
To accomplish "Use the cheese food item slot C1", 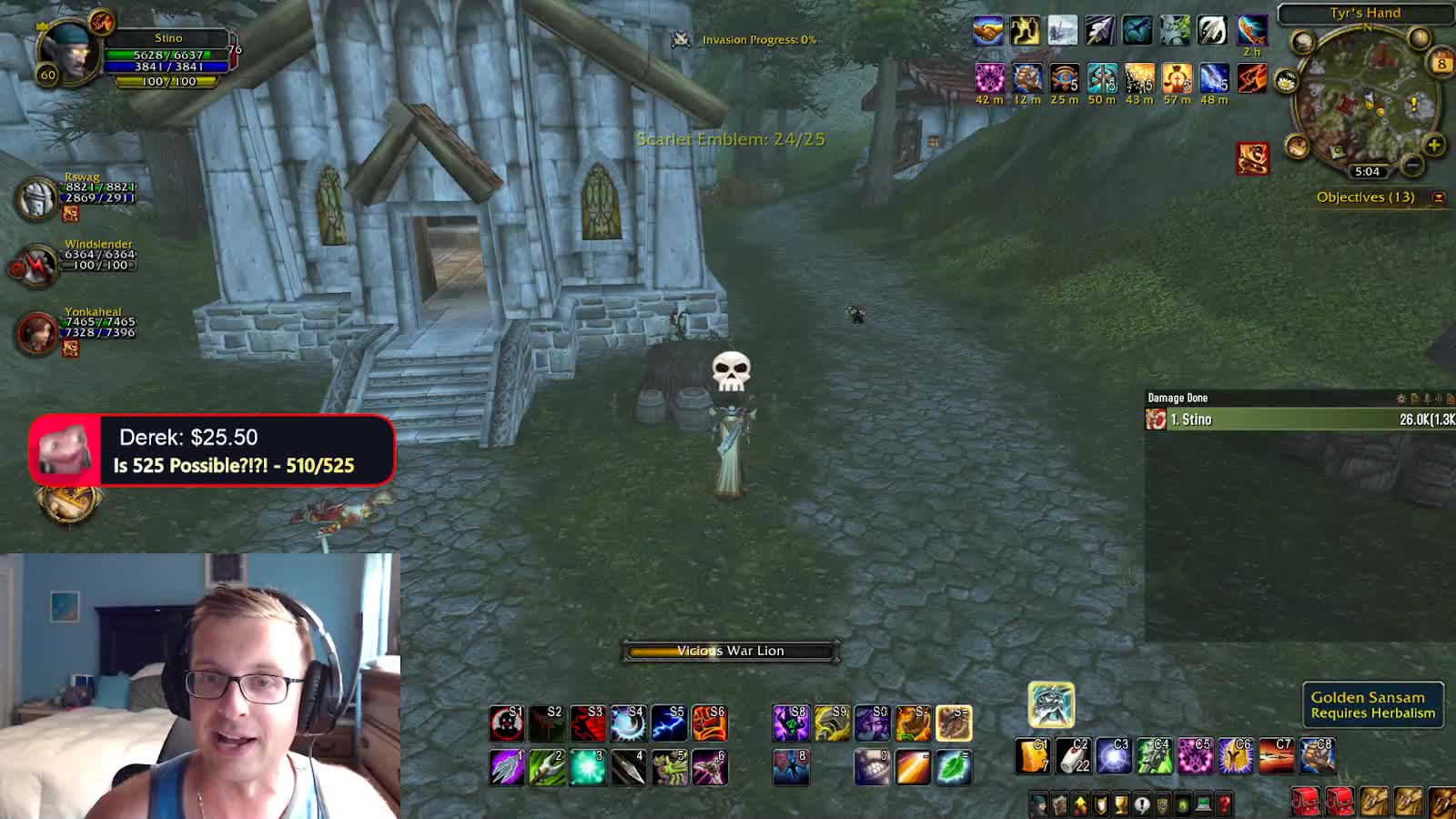I will click(x=1032, y=756).
